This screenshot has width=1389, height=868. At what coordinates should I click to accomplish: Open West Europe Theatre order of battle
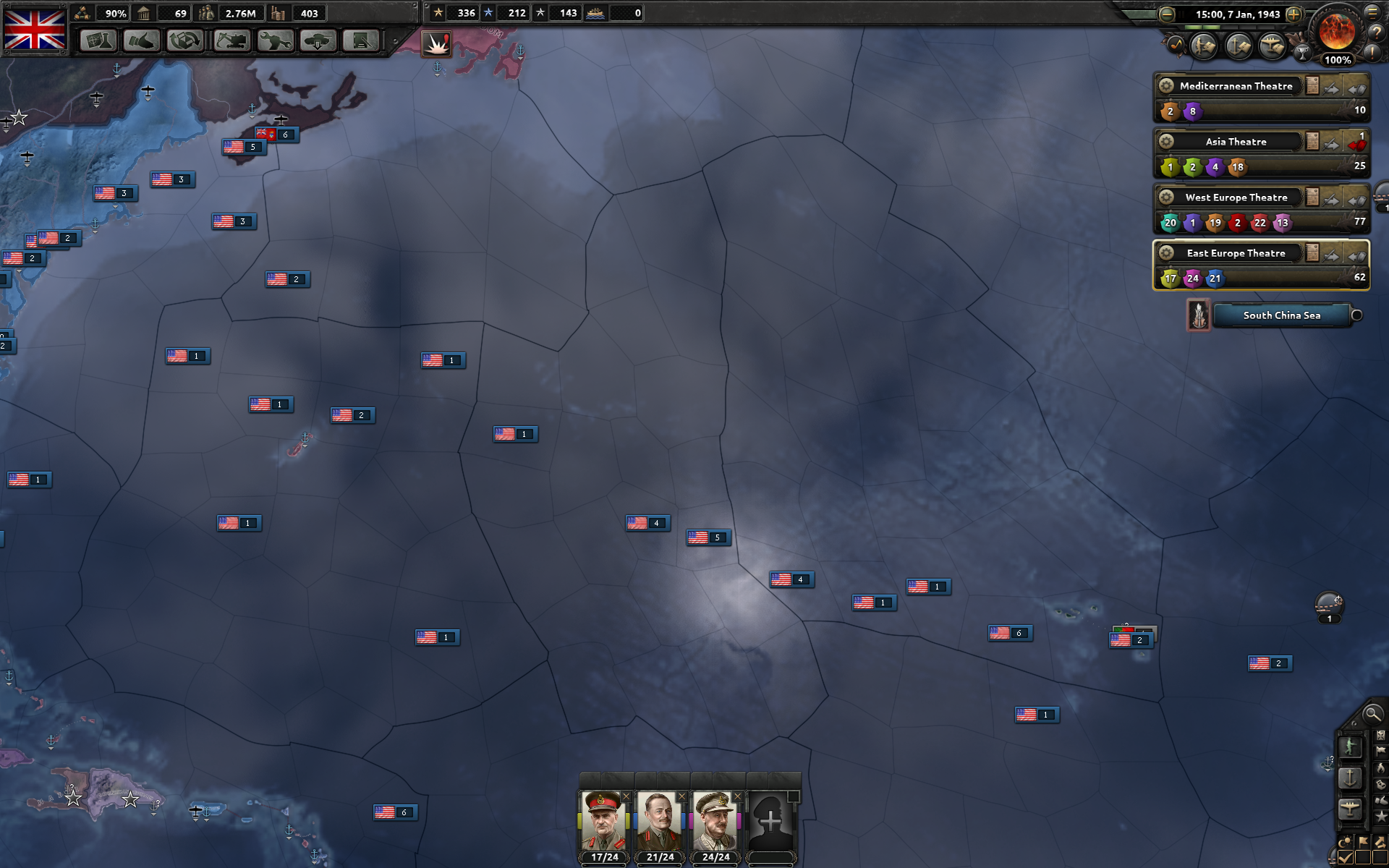point(1312,197)
